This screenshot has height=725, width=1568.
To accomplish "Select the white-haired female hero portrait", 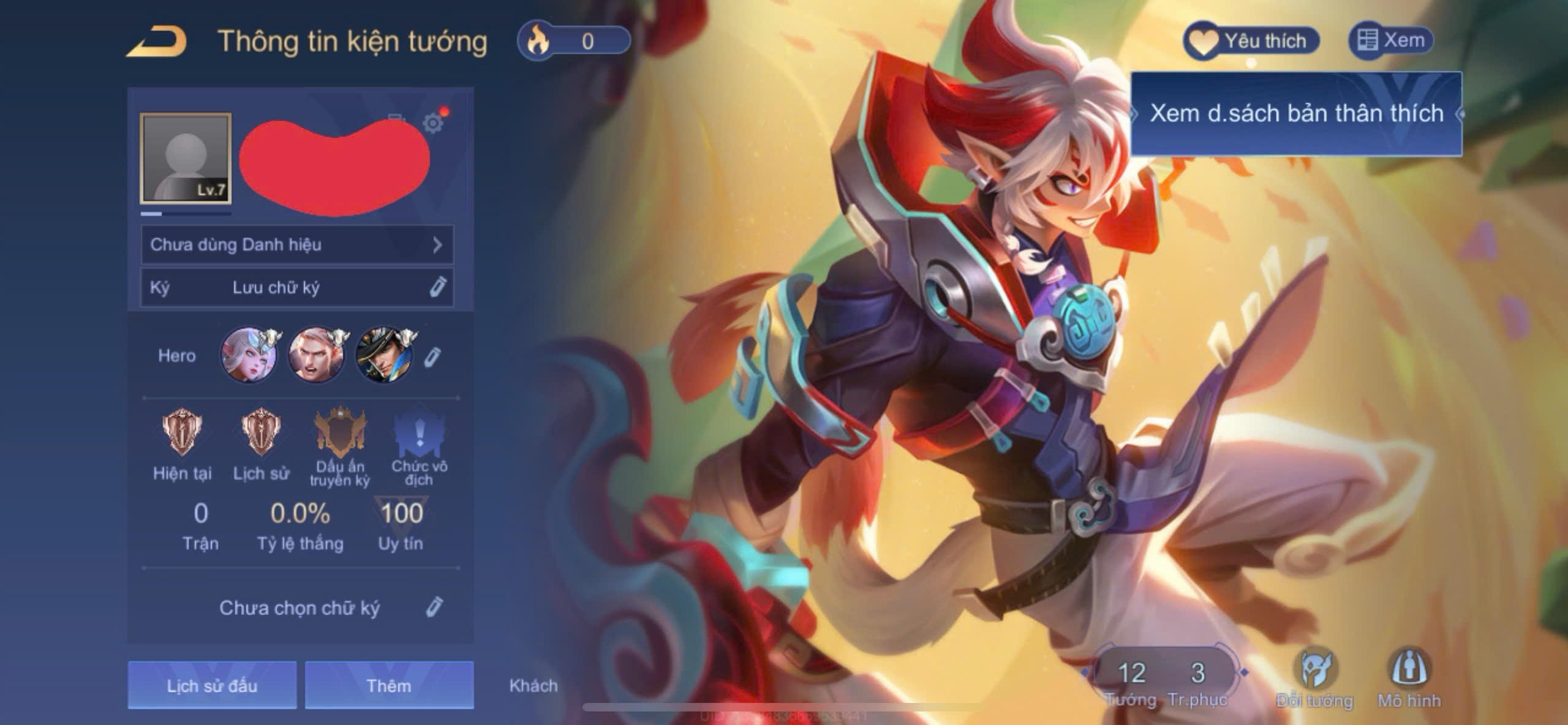I will 248,355.
